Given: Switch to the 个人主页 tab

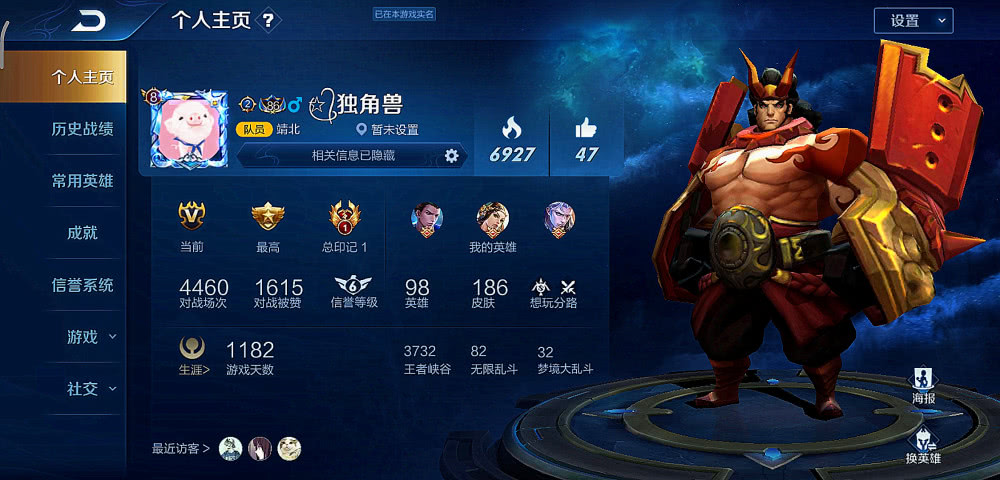Looking at the screenshot, I should (x=82, y=77).
